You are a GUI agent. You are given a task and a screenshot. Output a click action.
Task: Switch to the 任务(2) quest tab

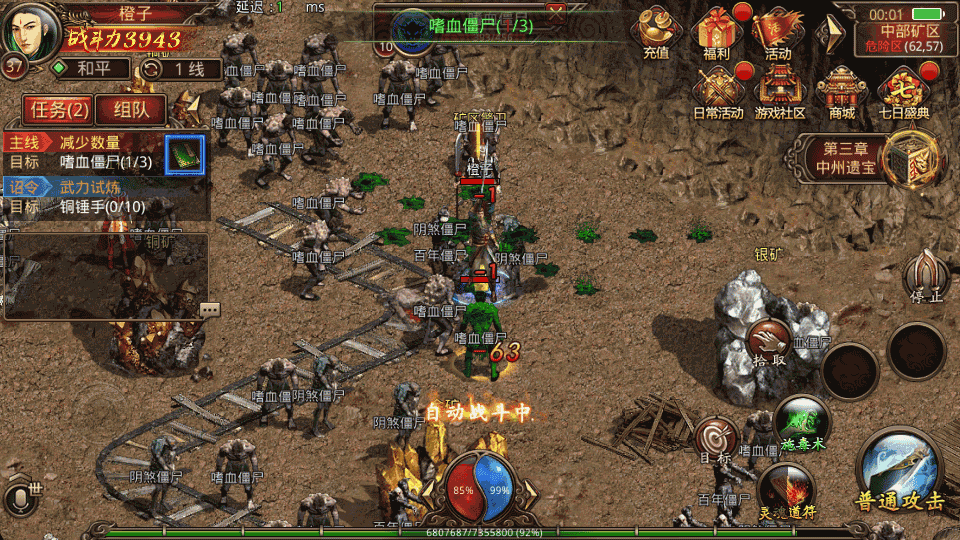59,109
